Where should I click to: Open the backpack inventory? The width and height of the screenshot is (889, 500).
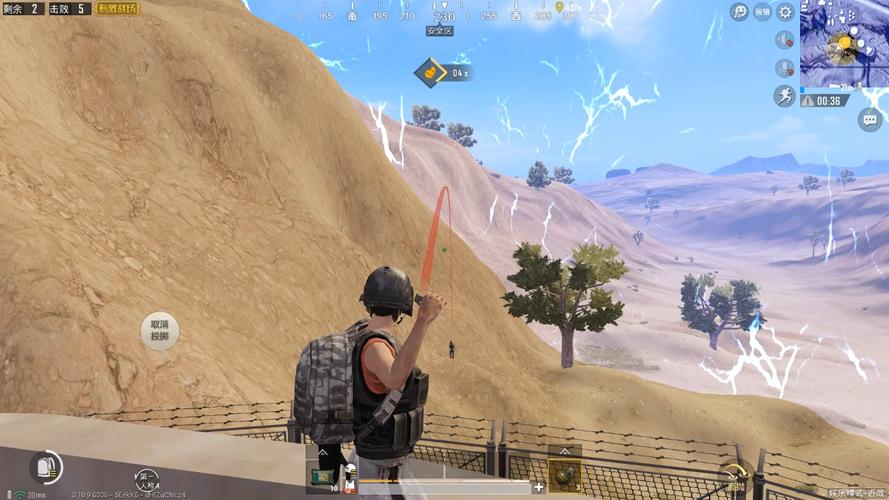coord(46,467)
